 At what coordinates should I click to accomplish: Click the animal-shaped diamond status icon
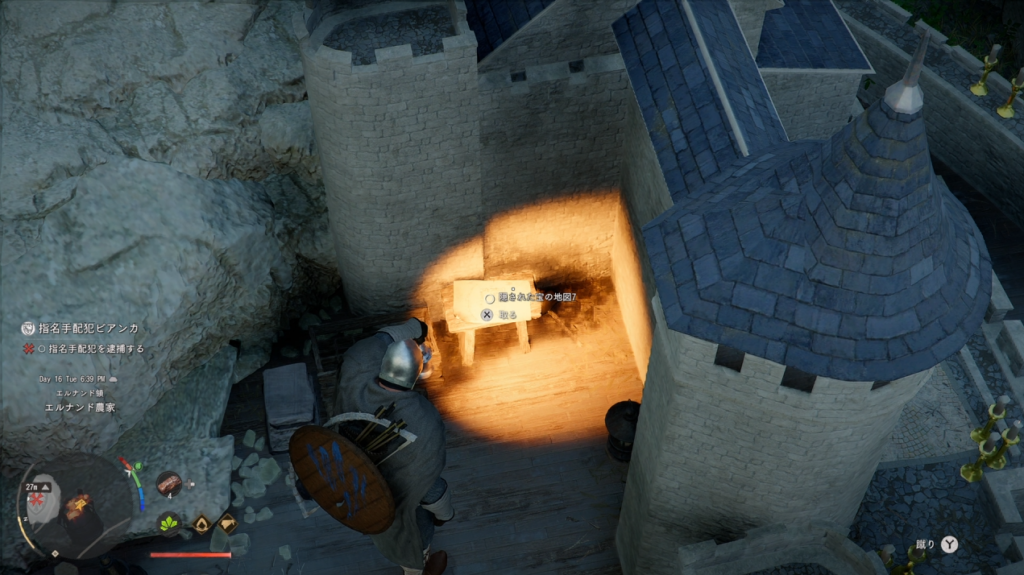[x=228, y=522]
